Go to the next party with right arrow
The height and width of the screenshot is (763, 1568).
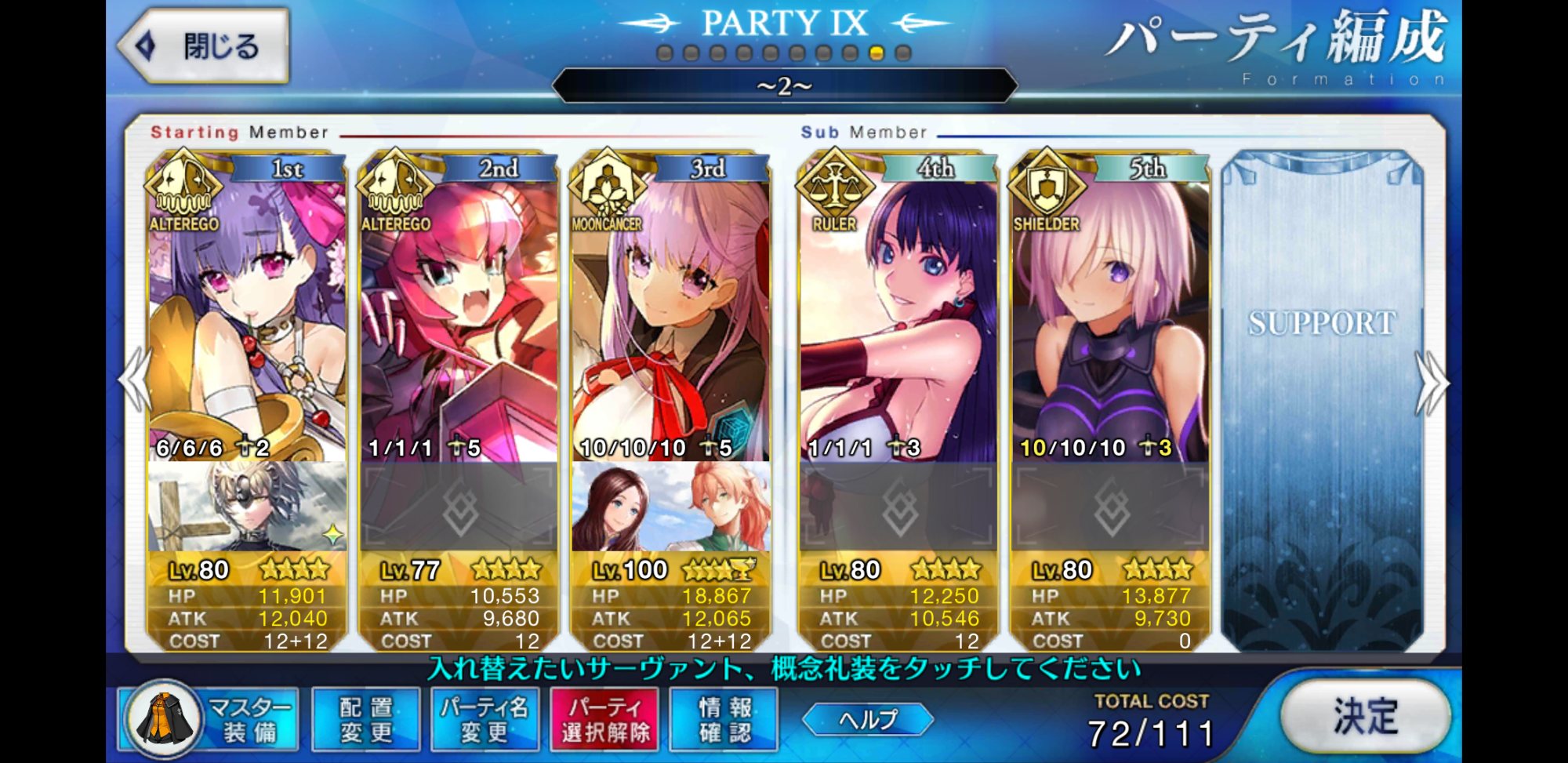[1432, 382]
